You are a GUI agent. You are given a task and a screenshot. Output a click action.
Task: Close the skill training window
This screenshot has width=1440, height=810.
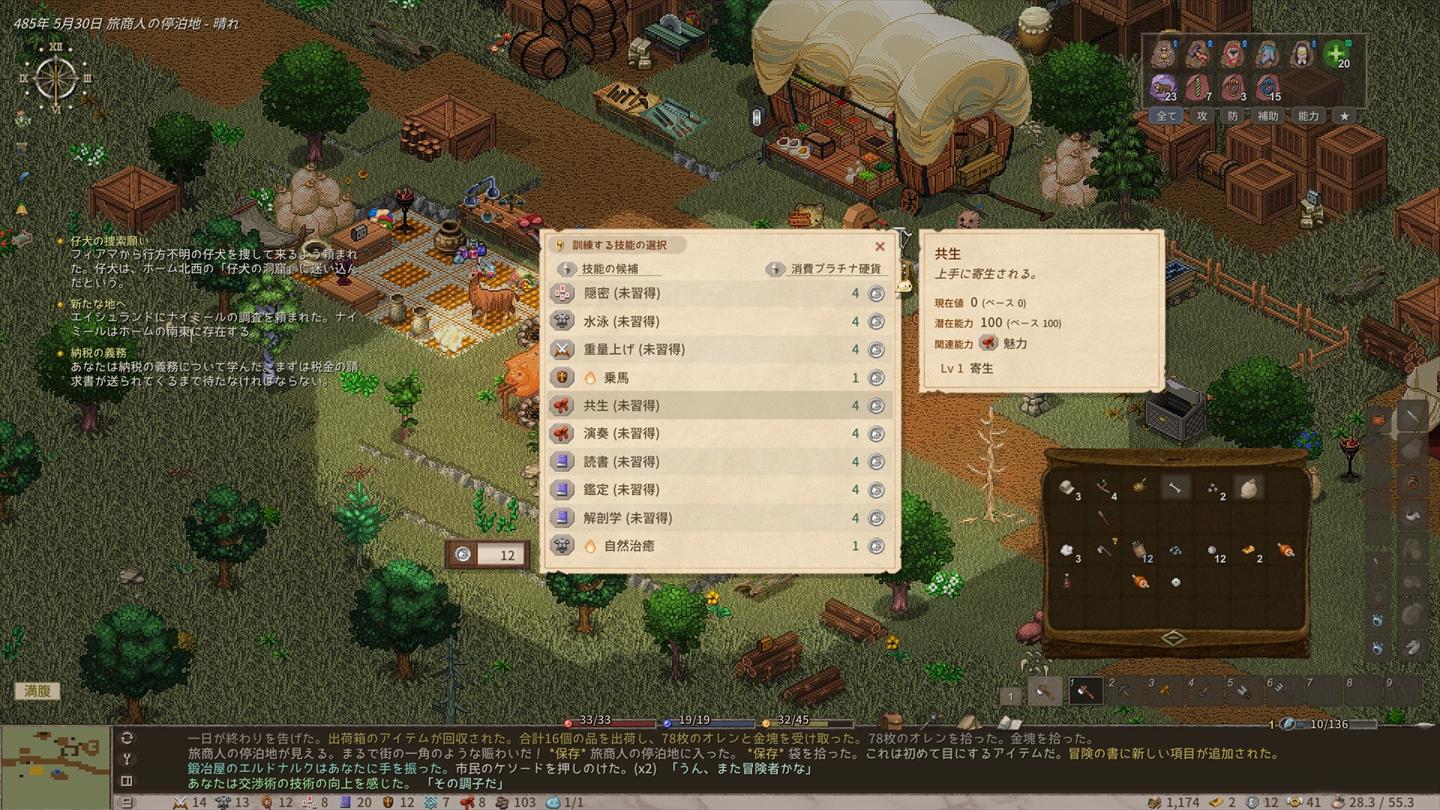880,246
